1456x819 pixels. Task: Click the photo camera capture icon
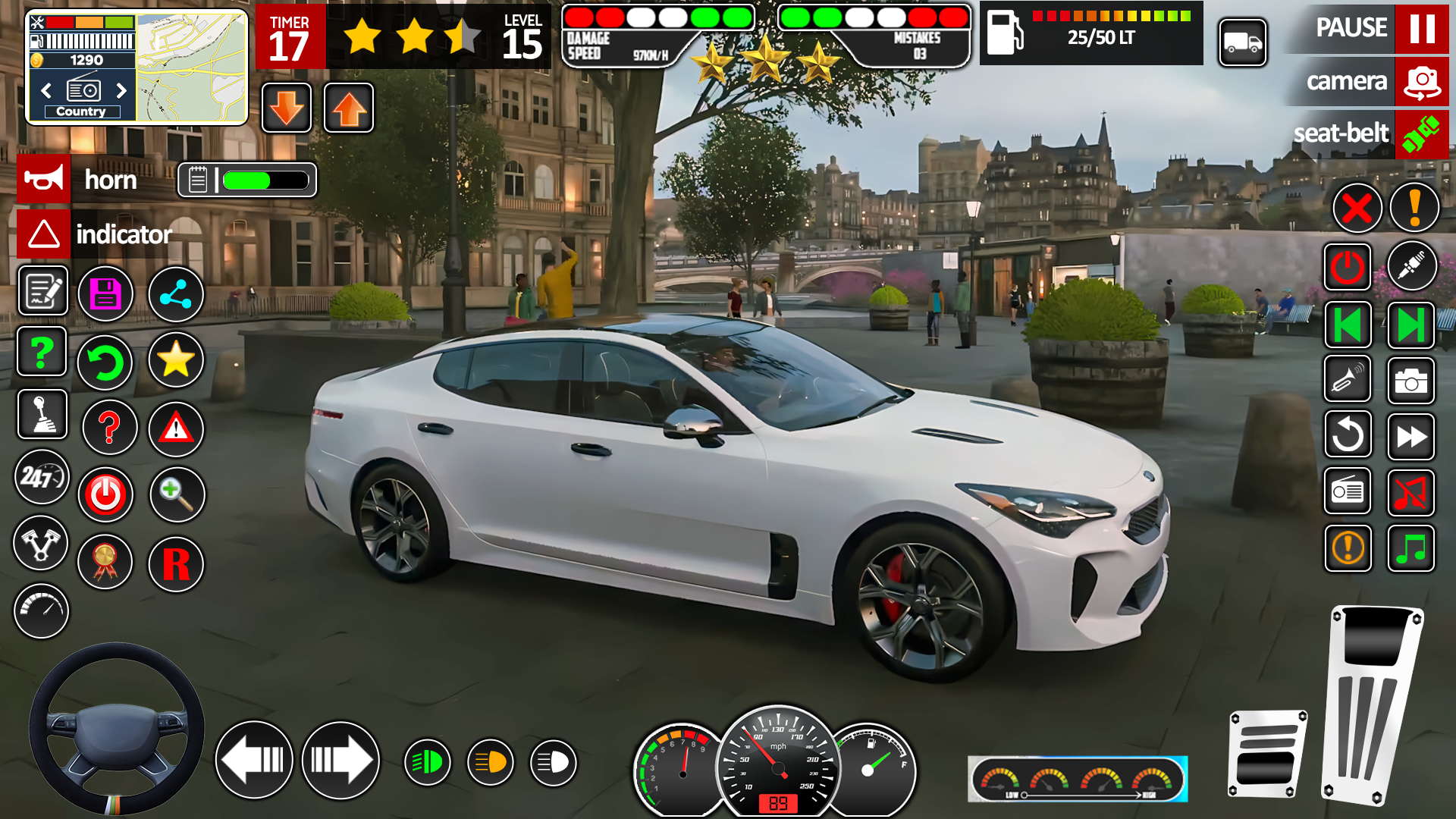tap(1410, 381)
